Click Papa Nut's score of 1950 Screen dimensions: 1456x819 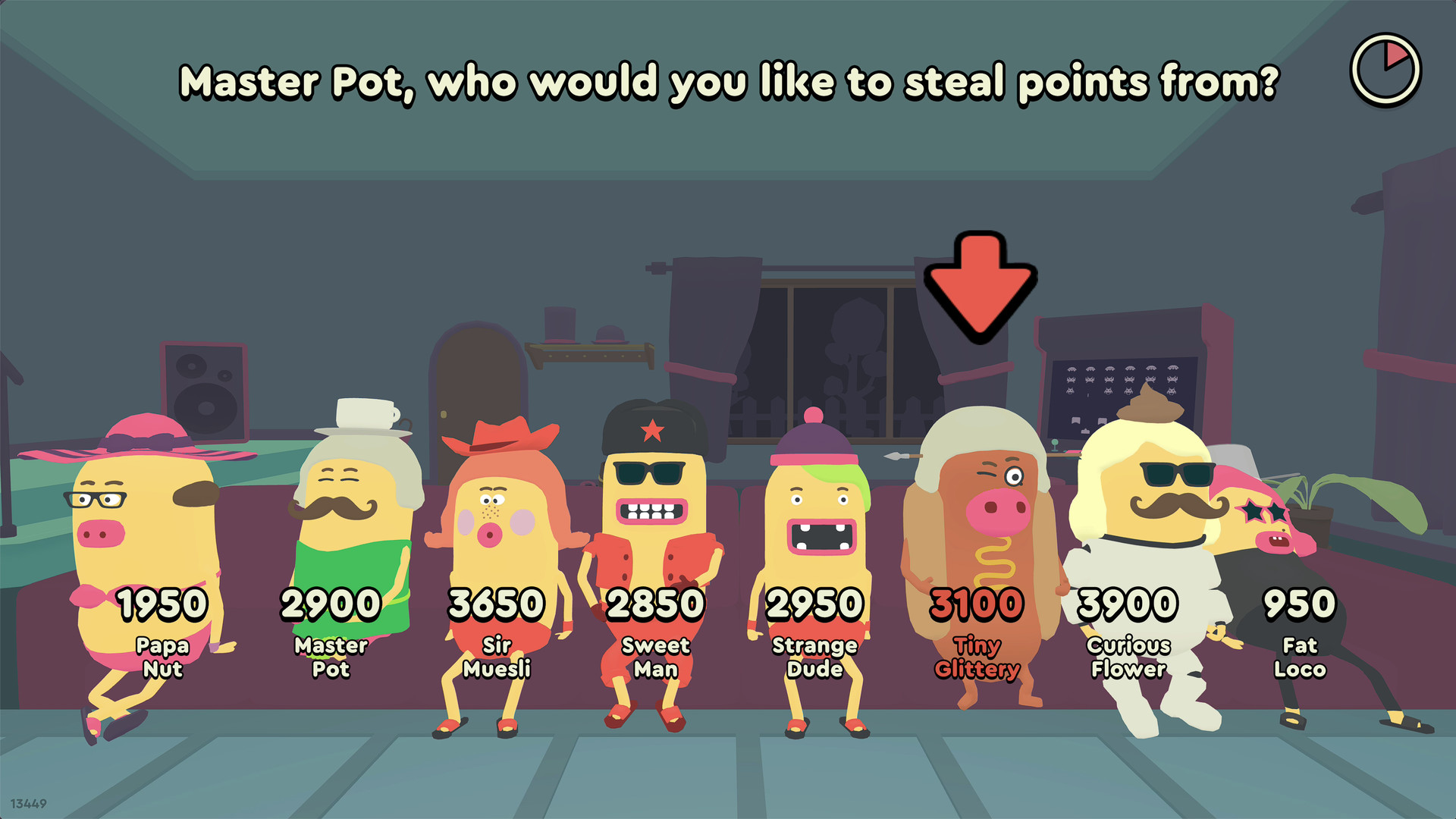[163, 603]
